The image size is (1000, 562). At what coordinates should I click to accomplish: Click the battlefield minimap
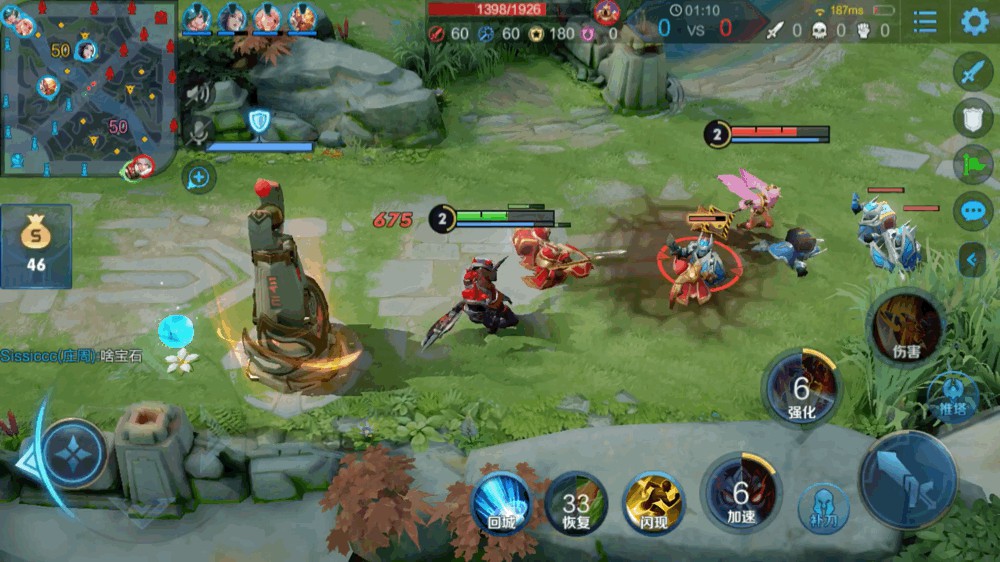tap(88, 88)
